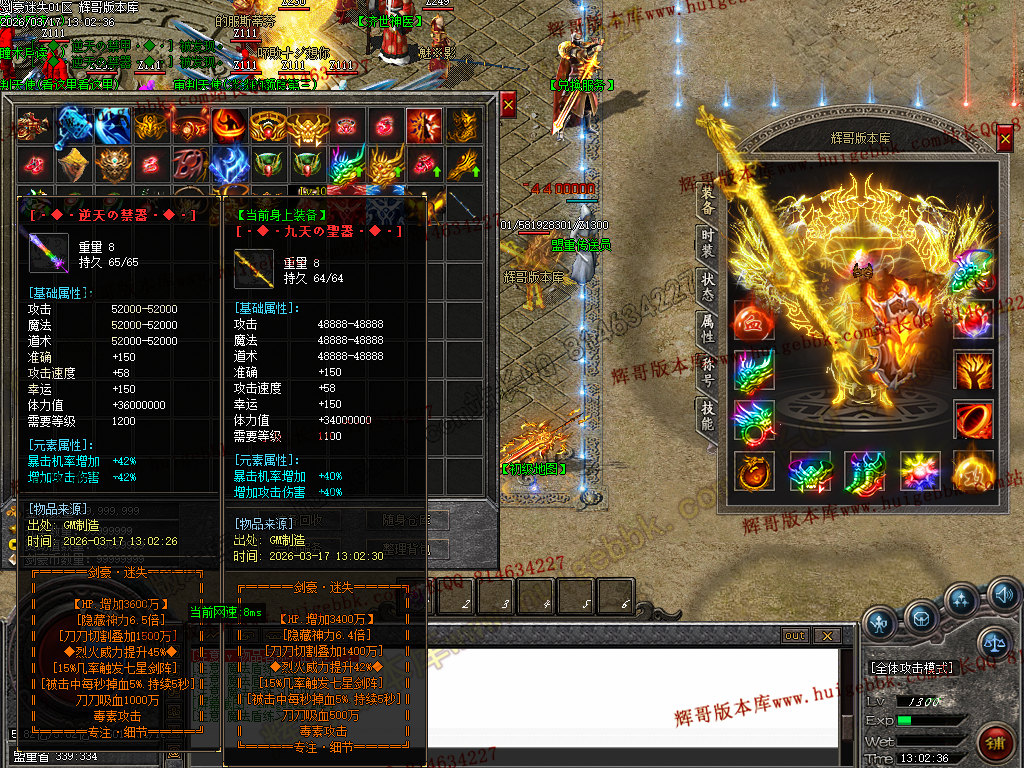Choose the rainbow boots equipment slot
1024x768 pixels.
click(863, 470)
